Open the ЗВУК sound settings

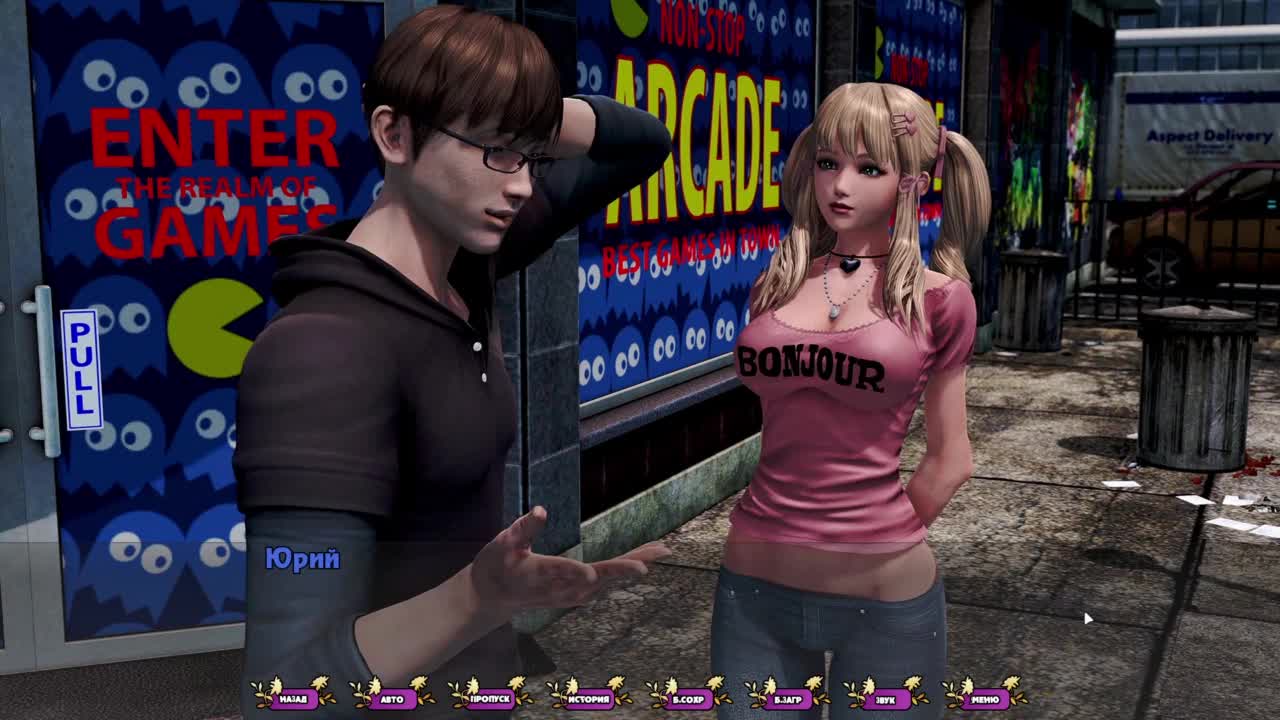click(885, 698)
